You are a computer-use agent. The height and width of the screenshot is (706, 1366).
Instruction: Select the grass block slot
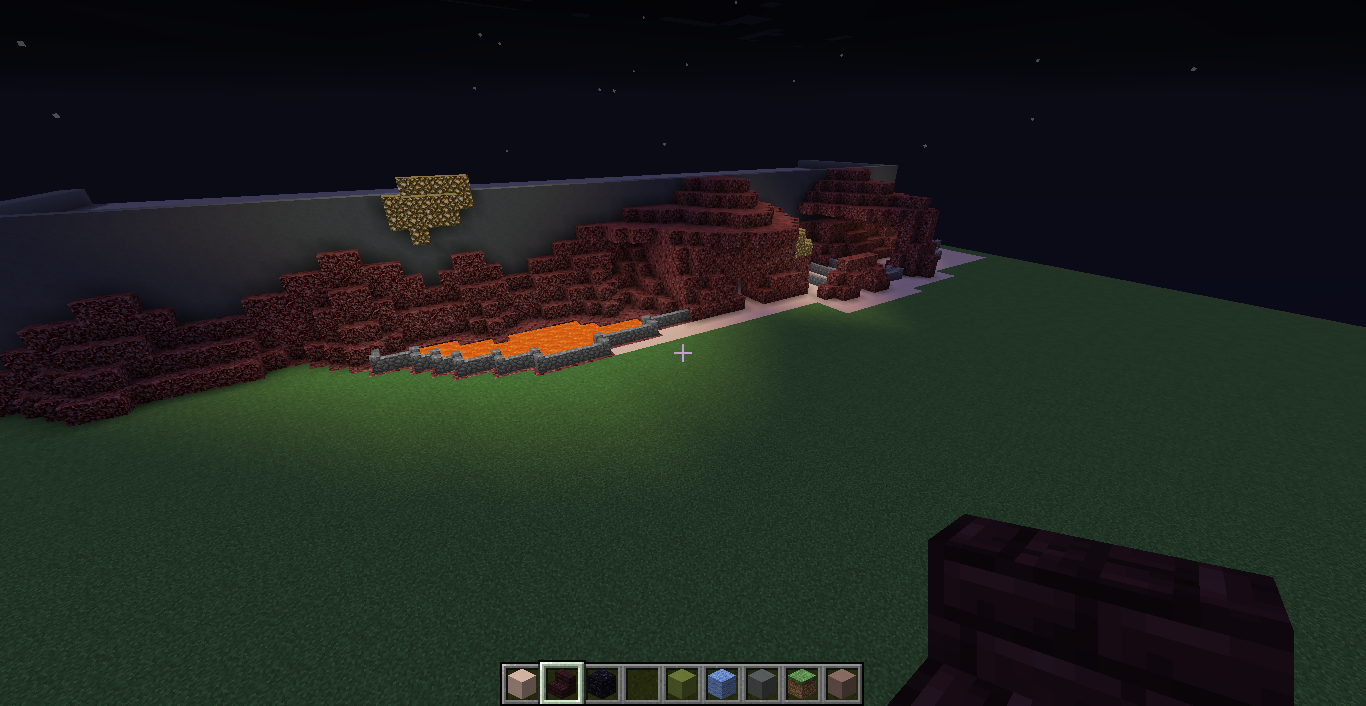[802, 684]
